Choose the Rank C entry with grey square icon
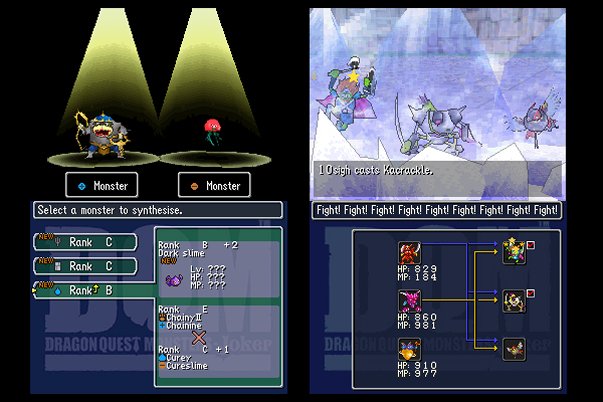 [x=87, y=266]
